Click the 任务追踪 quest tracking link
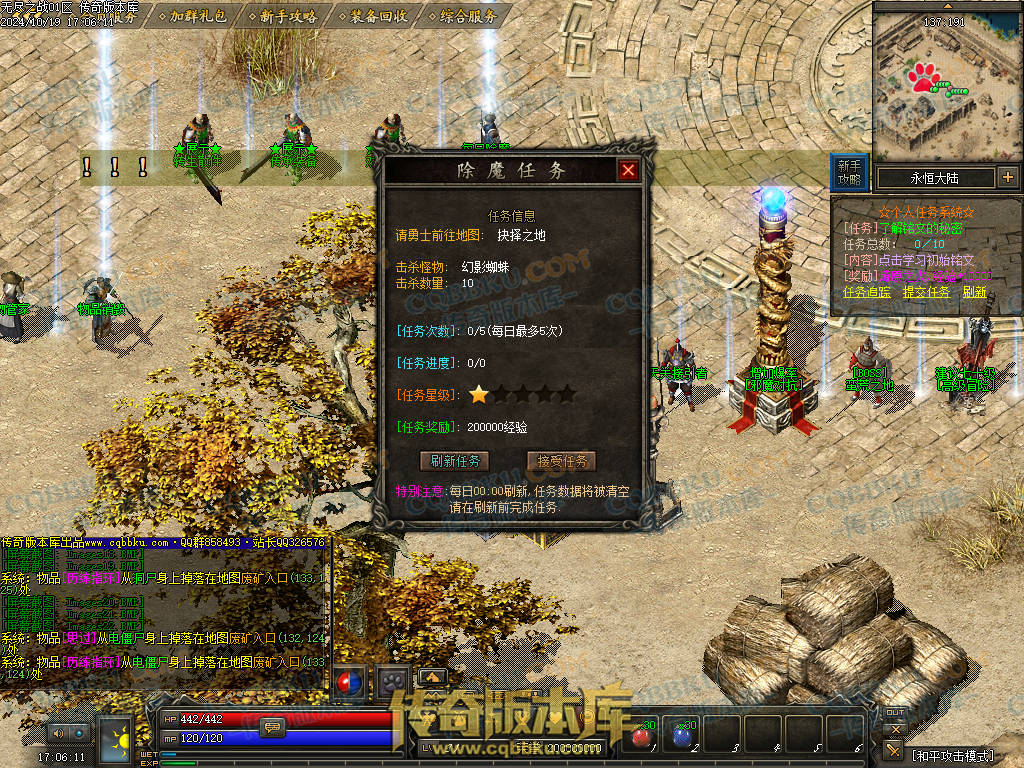 (867, 292)
